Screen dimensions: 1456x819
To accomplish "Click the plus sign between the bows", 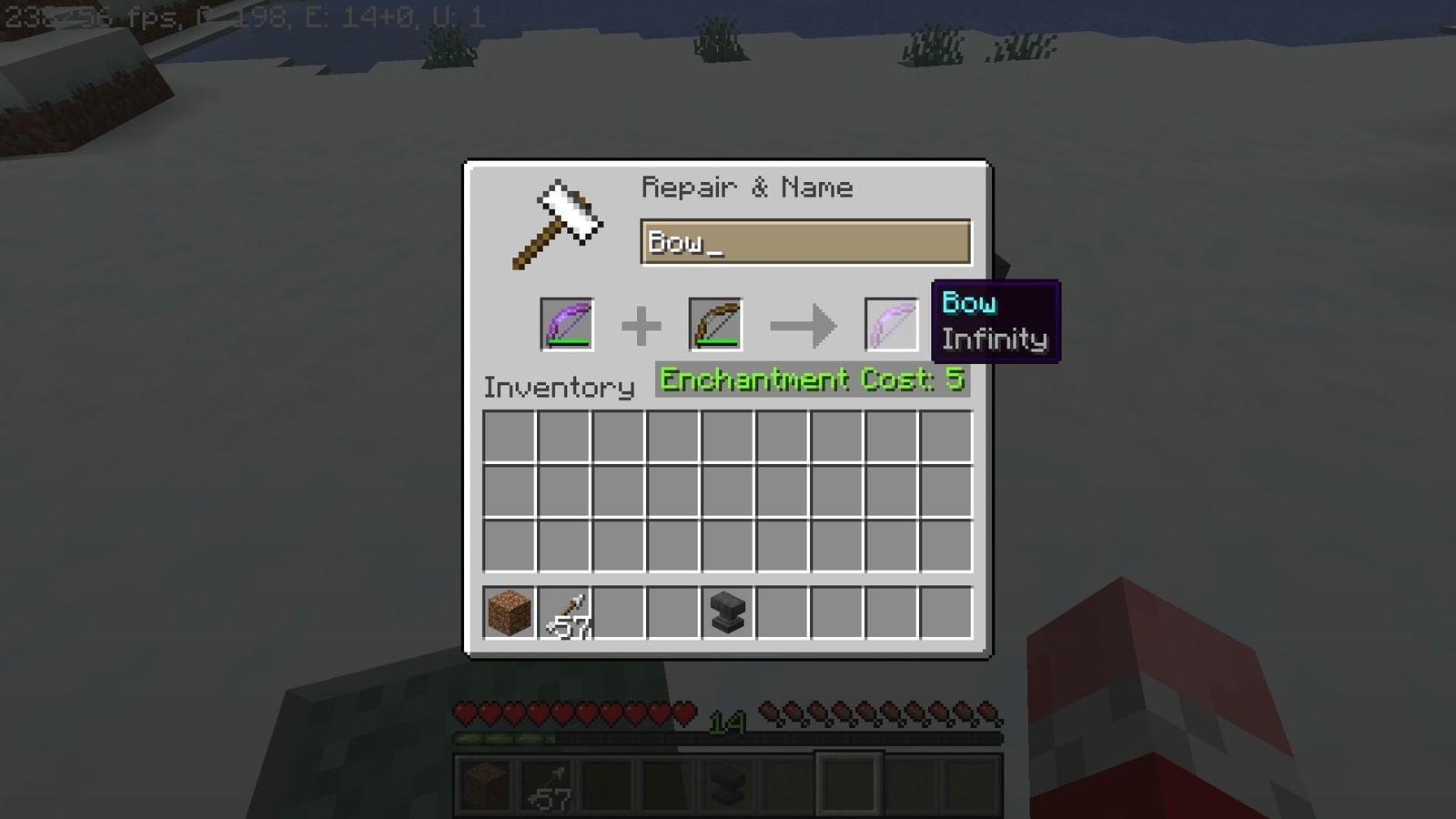I will click(643, 323).
